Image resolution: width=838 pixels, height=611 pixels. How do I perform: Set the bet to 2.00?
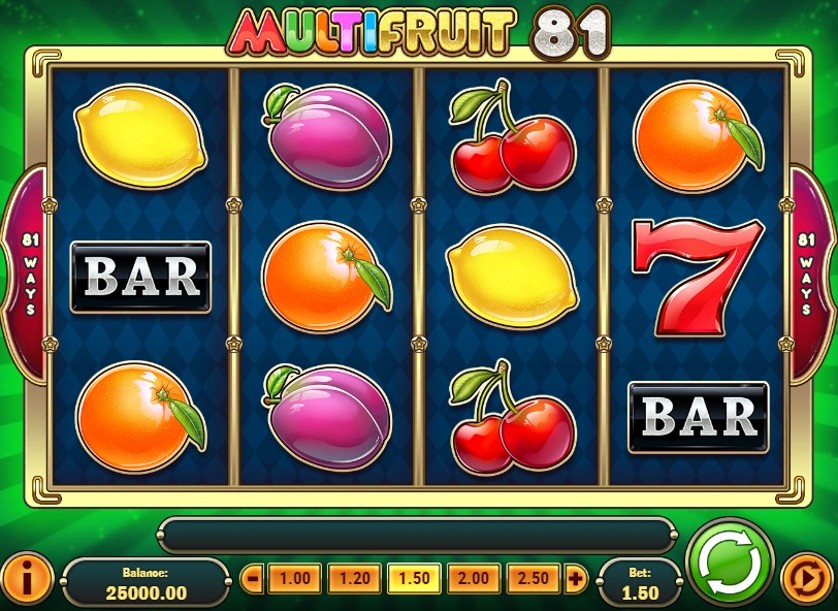474,578
